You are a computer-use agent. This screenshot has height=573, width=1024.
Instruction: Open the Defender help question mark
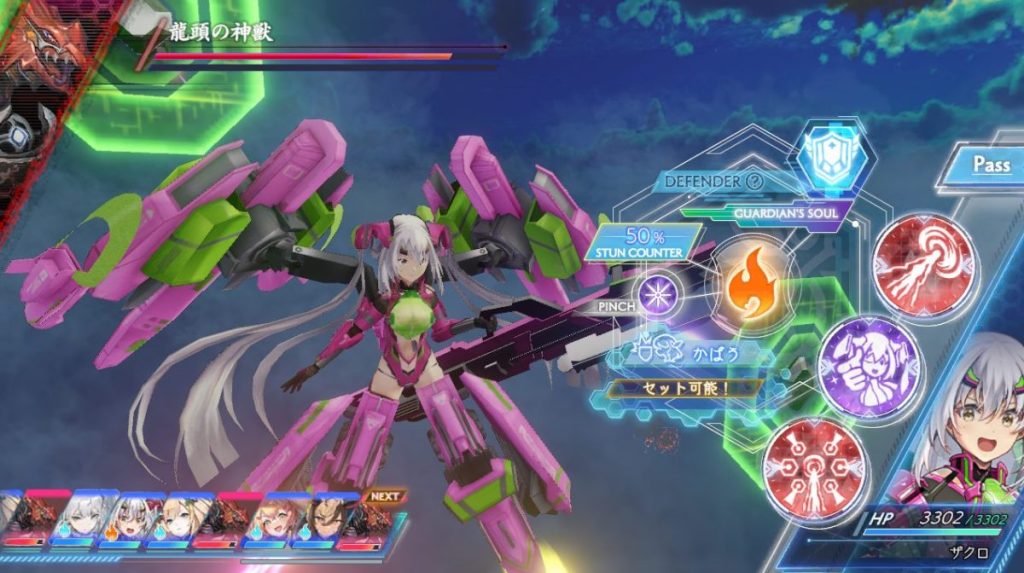pyautogui.click(x=755, y=182)
